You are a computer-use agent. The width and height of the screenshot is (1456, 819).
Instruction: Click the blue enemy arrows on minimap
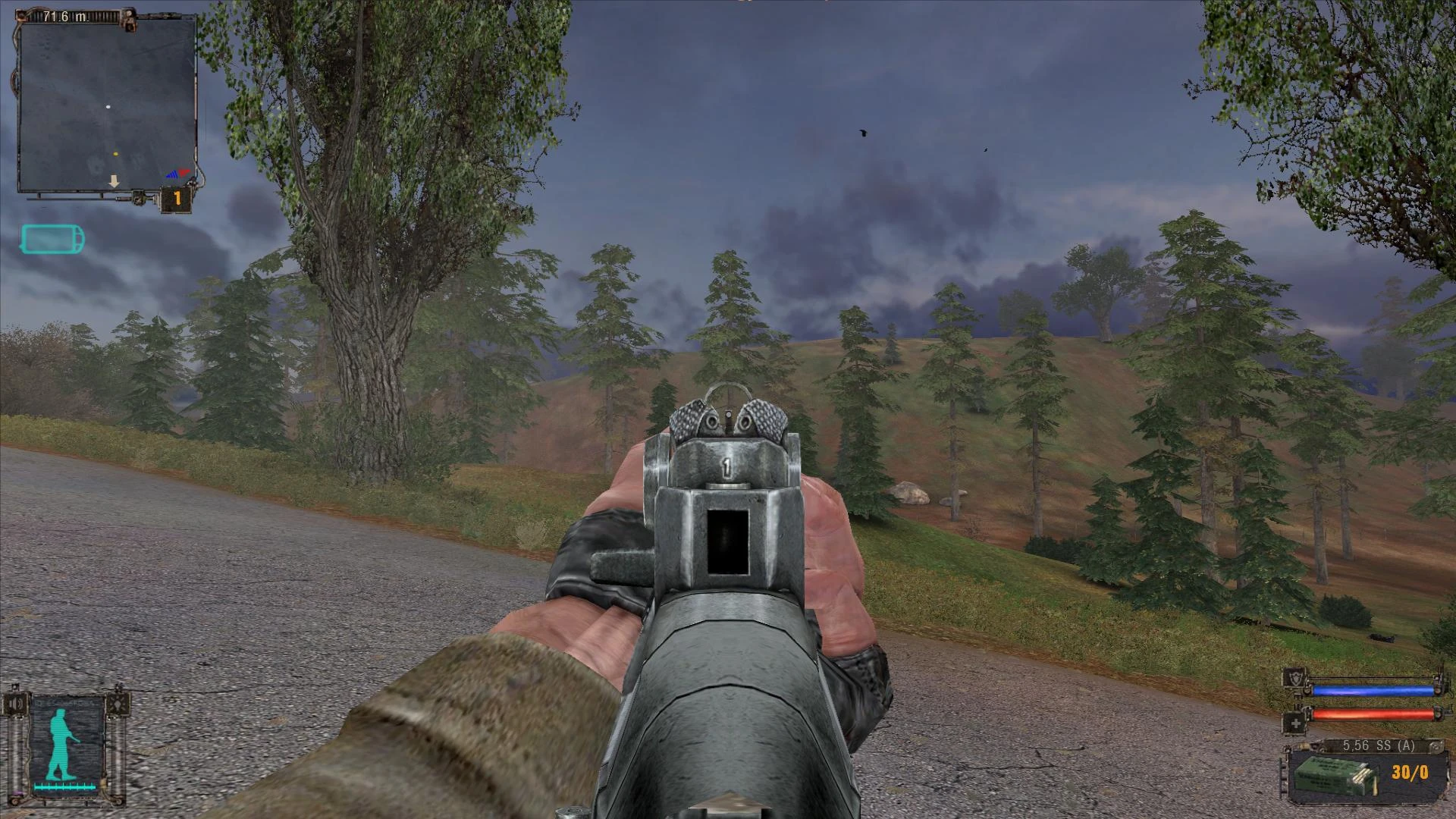click(x=173, y=174)
